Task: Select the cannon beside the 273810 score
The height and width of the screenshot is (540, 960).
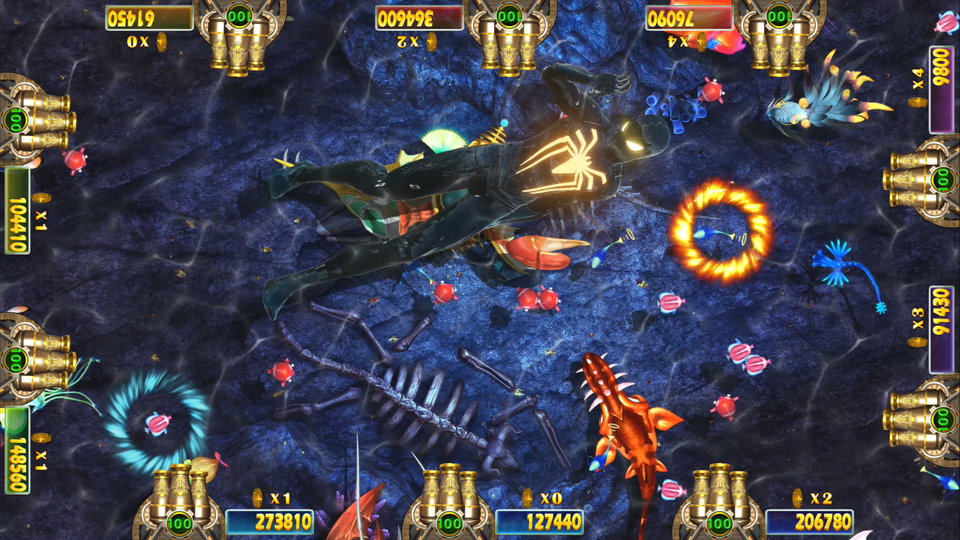Action: pyautogui.click(x=180, y=495)
